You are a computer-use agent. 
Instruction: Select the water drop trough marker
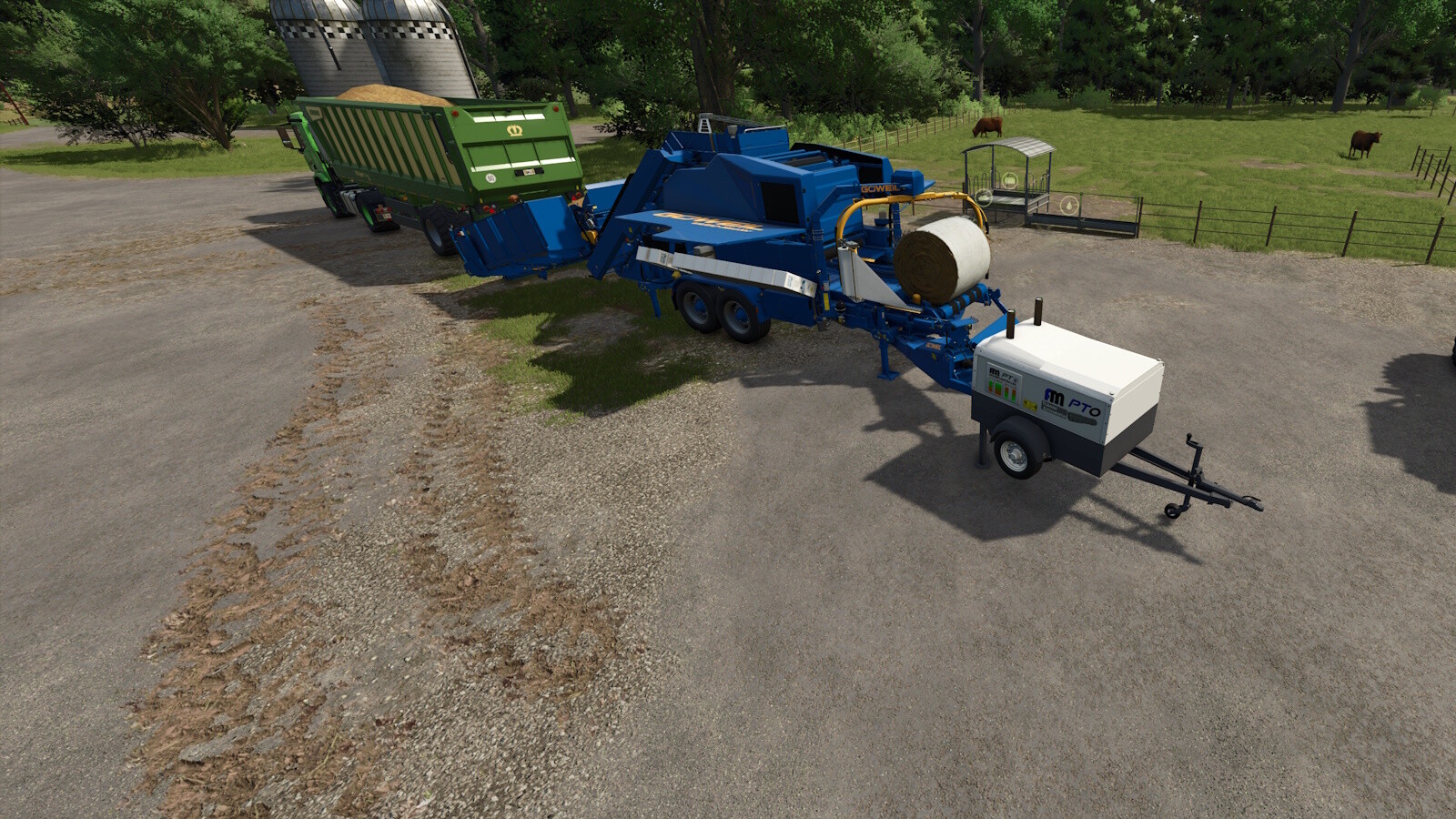coord(1070,205)
